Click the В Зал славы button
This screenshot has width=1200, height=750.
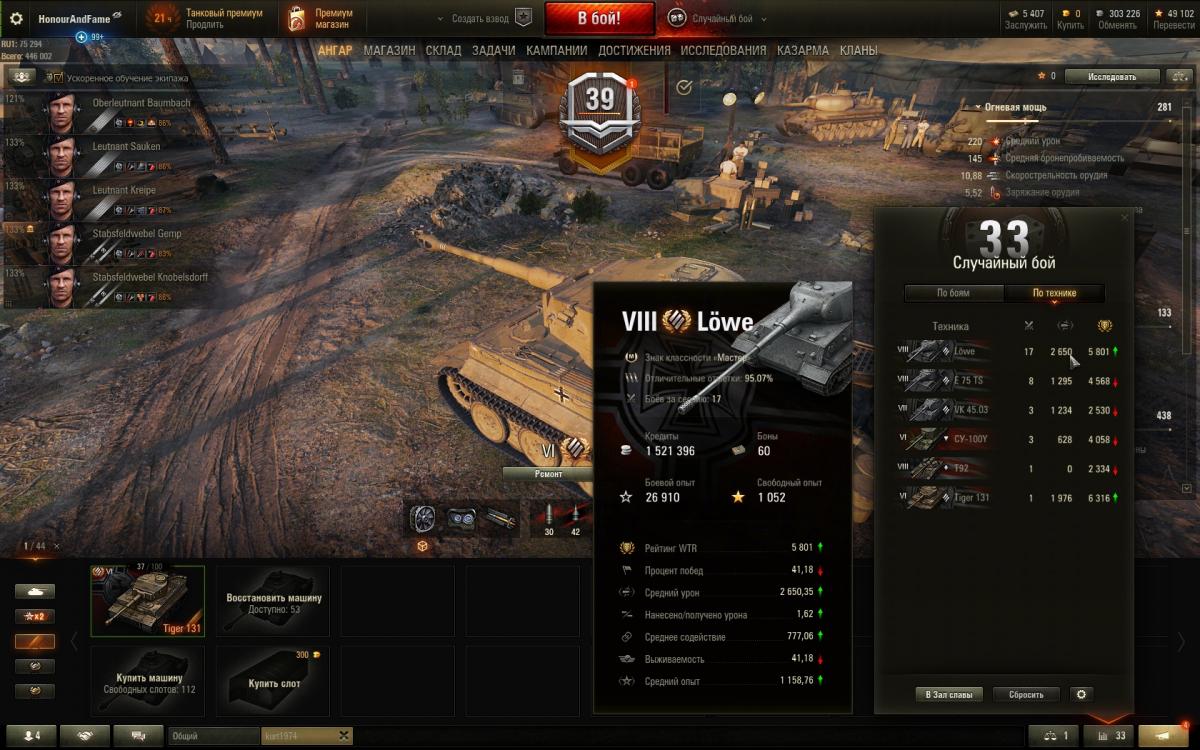(x=948, y=694)
